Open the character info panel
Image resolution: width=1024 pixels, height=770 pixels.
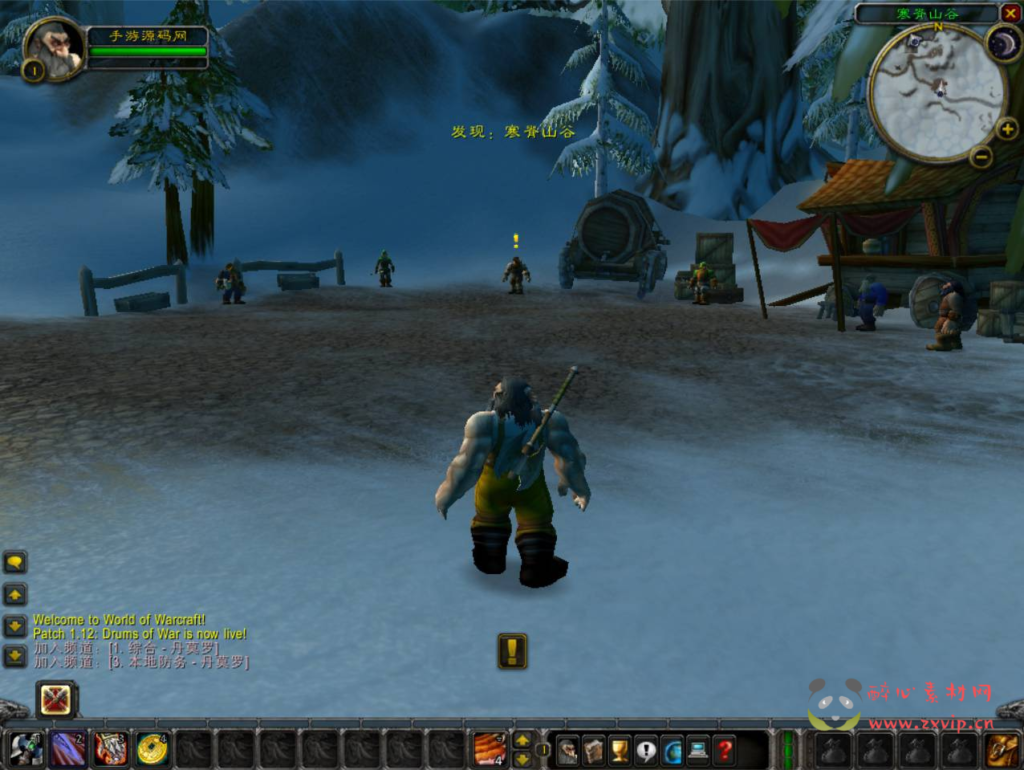click(x=568, y=750)
